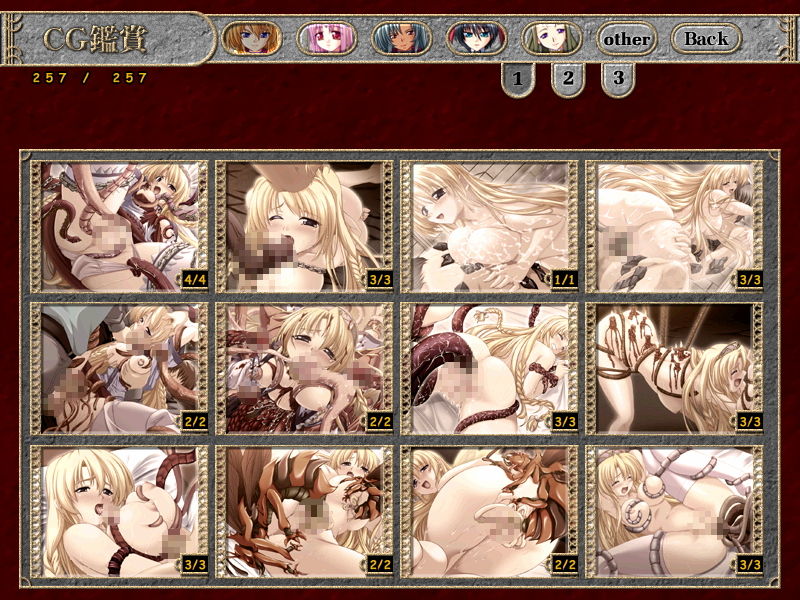Select the pink-haired character portrait tab

pyautogui.click(x=326, y=39)
